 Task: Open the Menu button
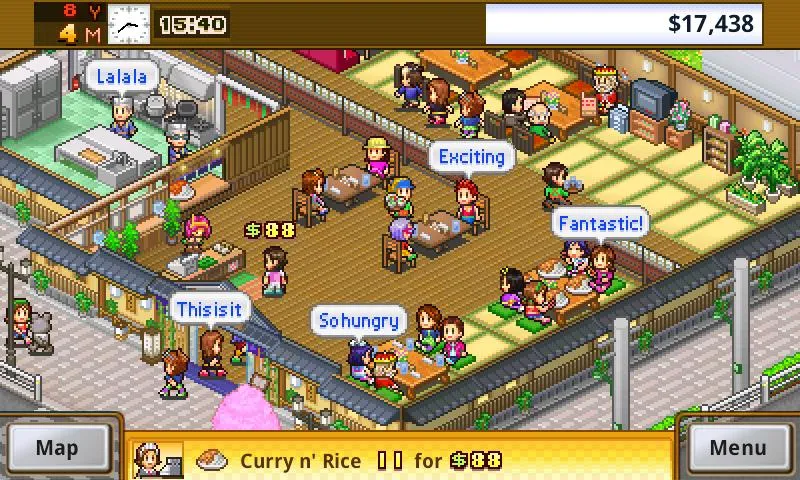click(738, 447)
